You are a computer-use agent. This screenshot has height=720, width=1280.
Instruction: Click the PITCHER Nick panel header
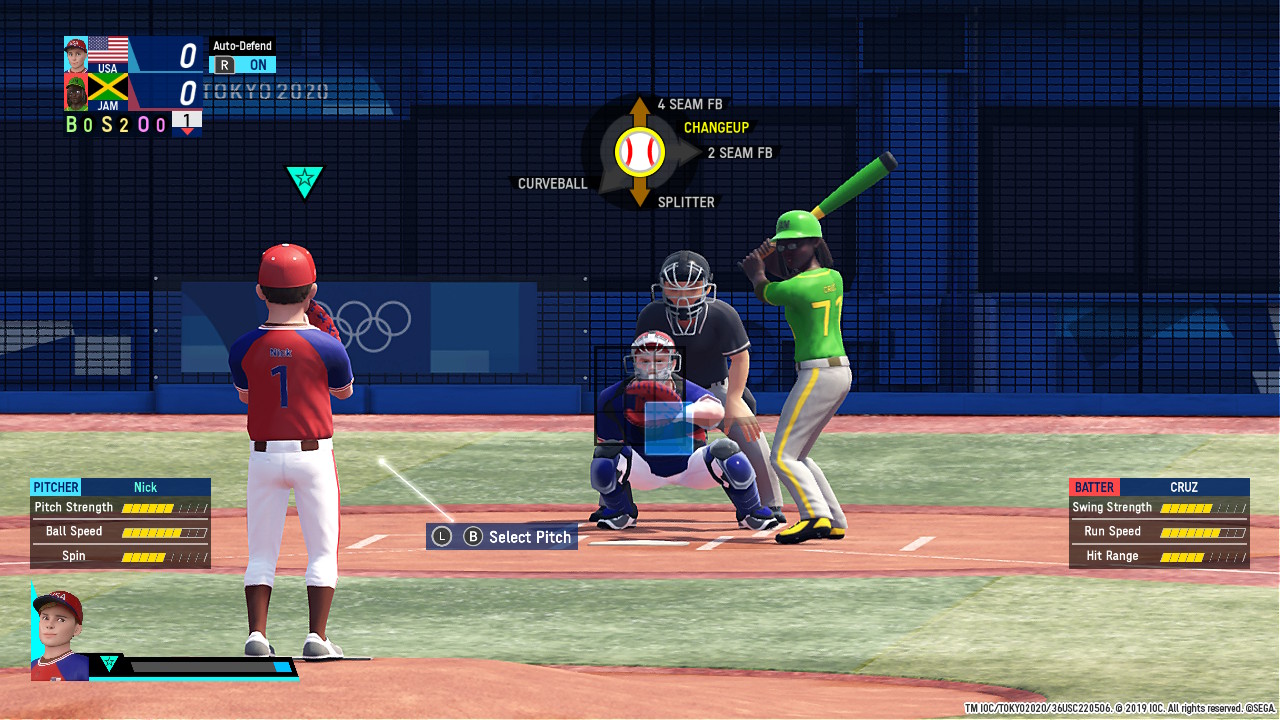pyautogui.click(x=119, y=487)
